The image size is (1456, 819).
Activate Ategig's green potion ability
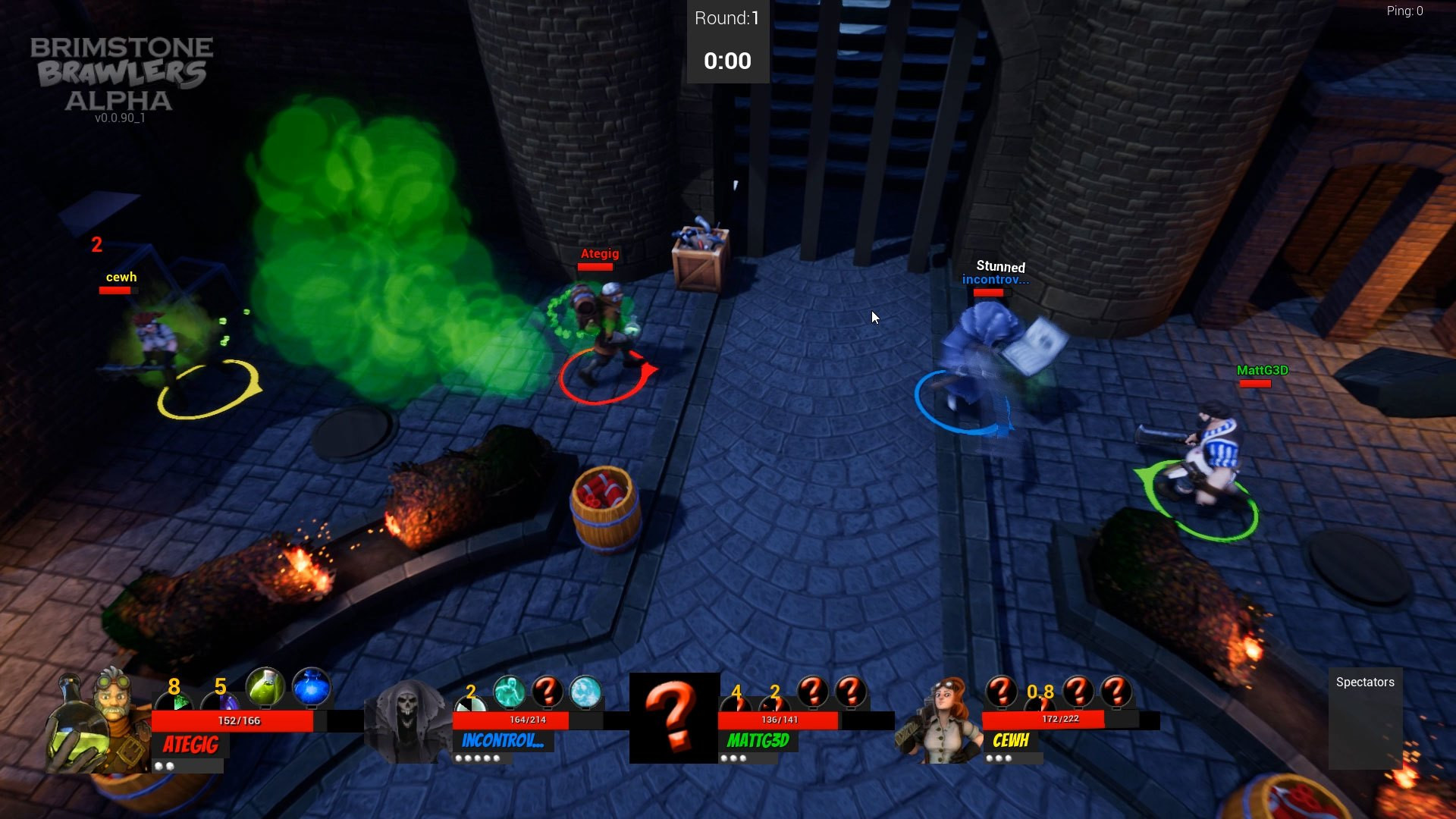tap(265, 689)
